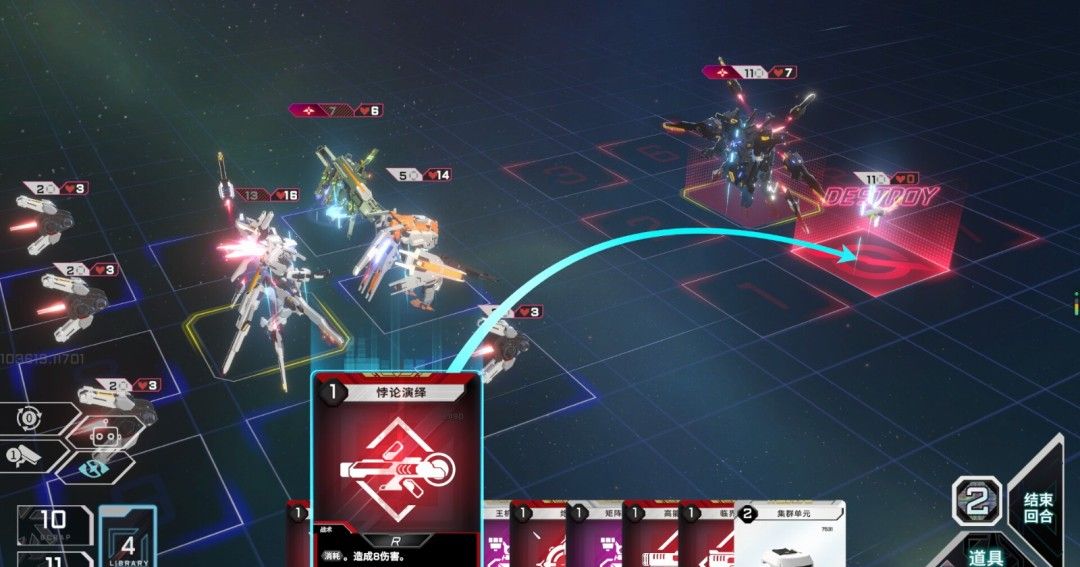
Task: Select the 高能 red card in hand
Action: (x=650, y=535)
